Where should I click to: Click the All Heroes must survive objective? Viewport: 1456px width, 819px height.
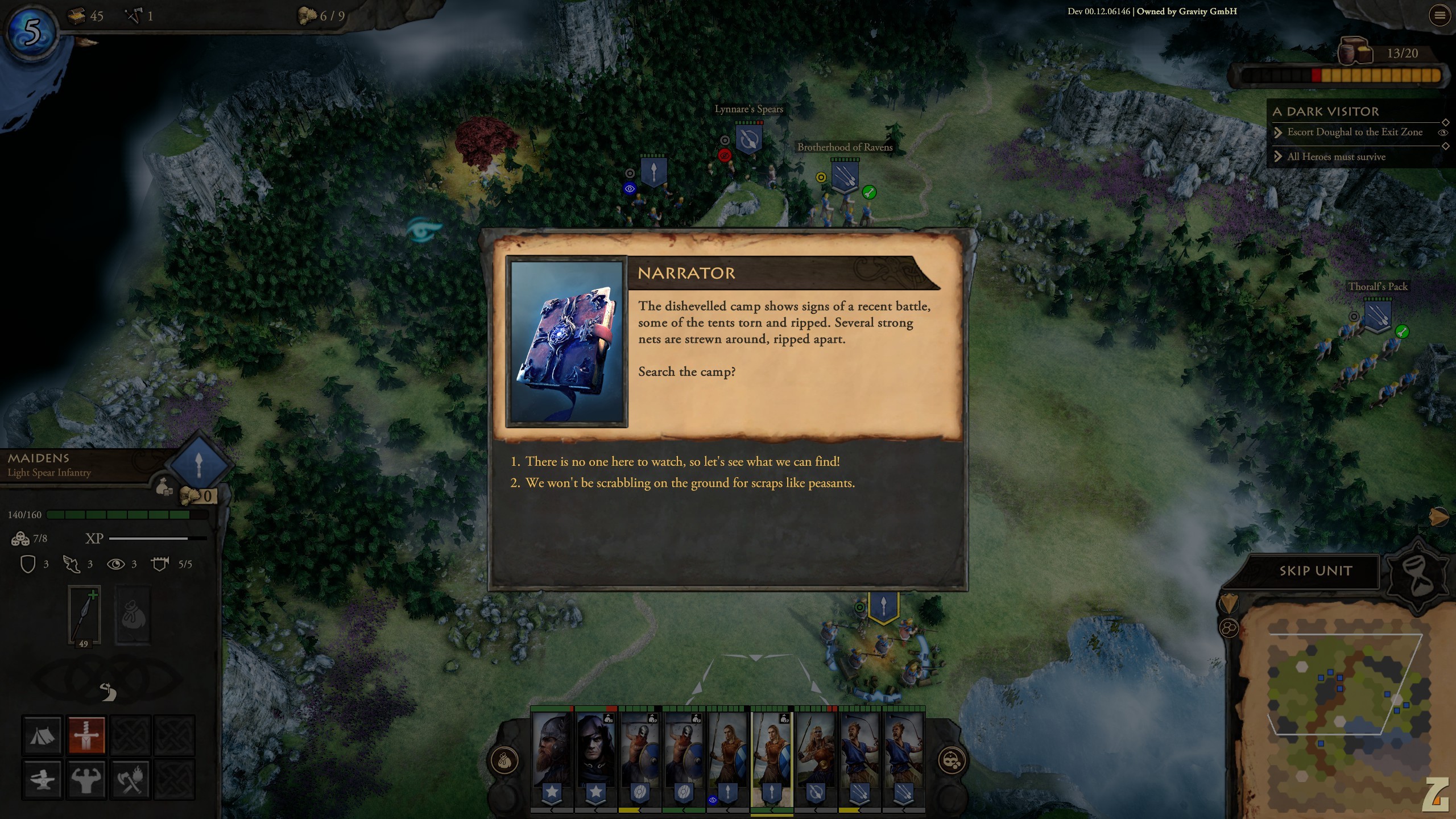pos(1336,157)
